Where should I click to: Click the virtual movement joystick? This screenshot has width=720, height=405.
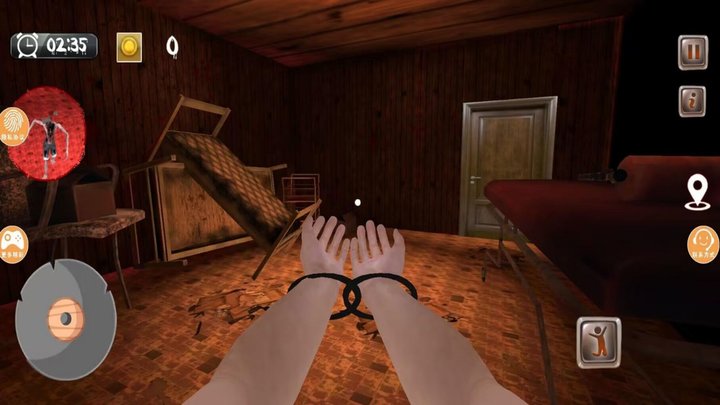point(65,318)
